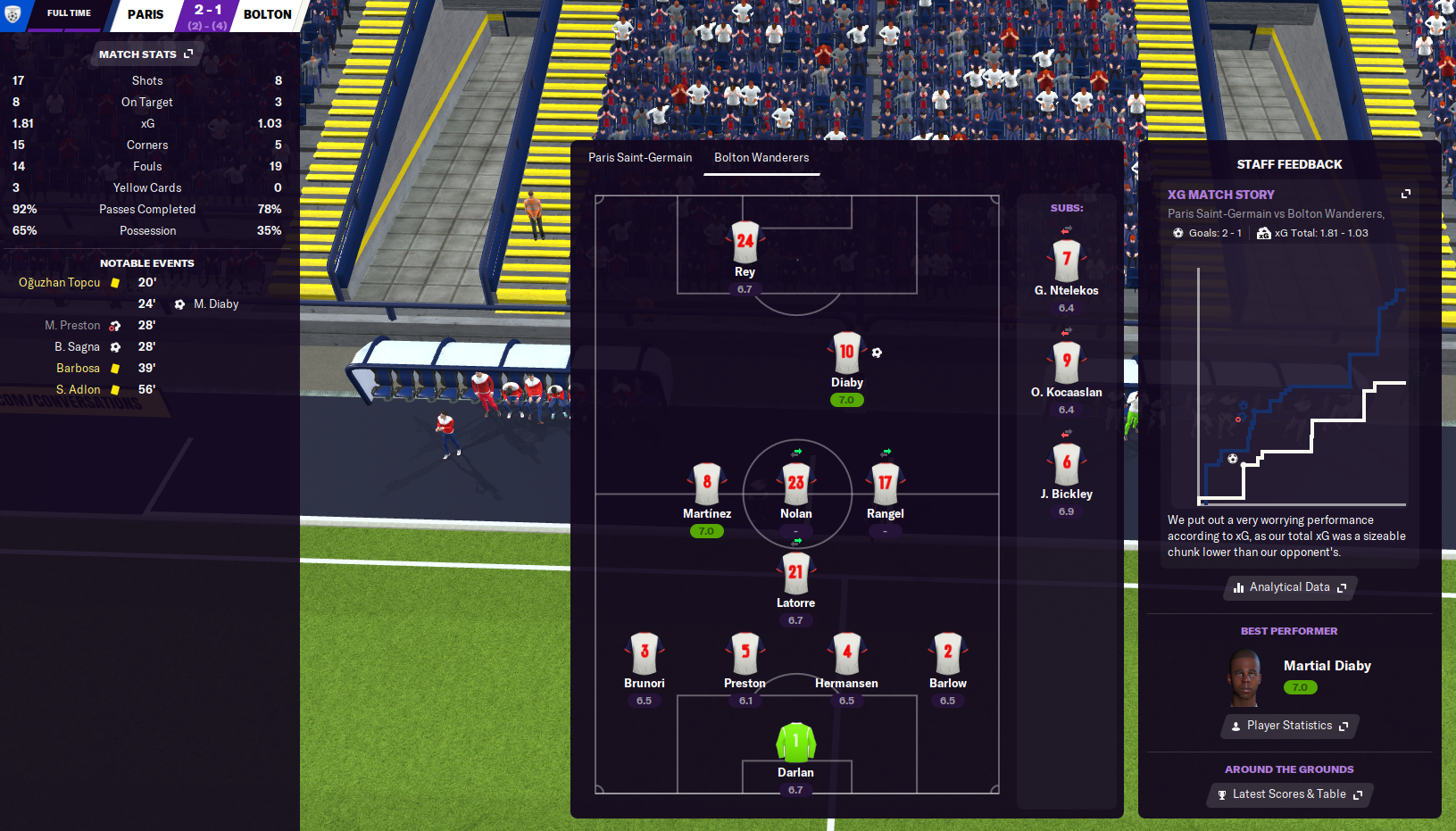The height and width of the screenshot is (831, 1456).
Task: Choose goalkeeper Darlan on the pitch
Action: pyautogui.click(x=795, y=743)
